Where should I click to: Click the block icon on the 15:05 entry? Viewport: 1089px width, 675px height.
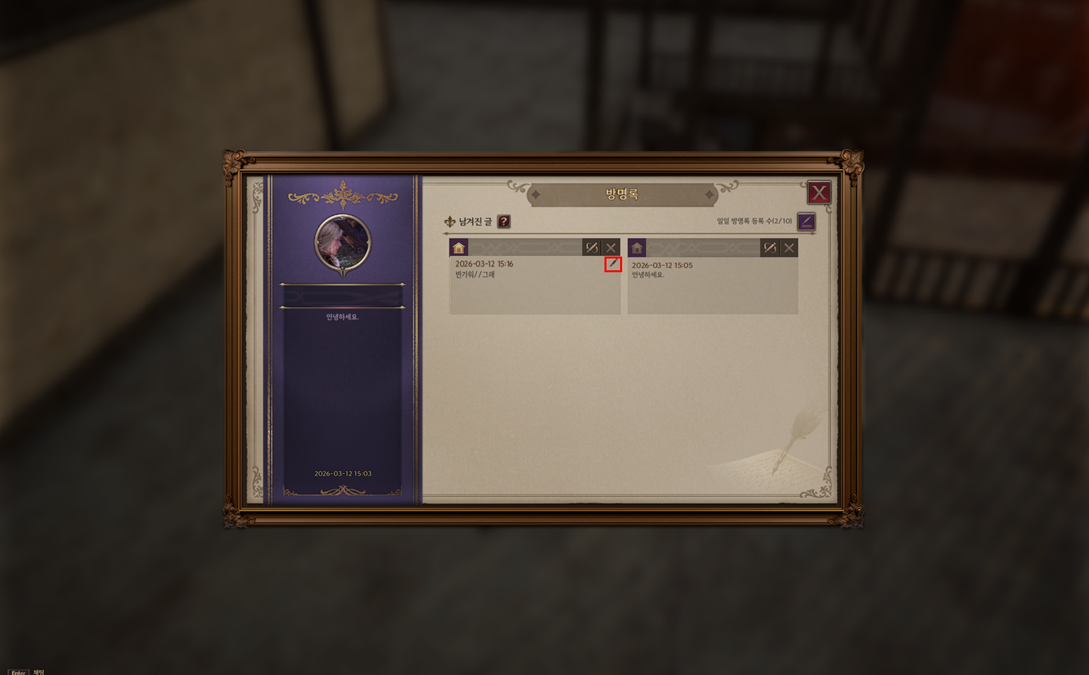point(769,248)
